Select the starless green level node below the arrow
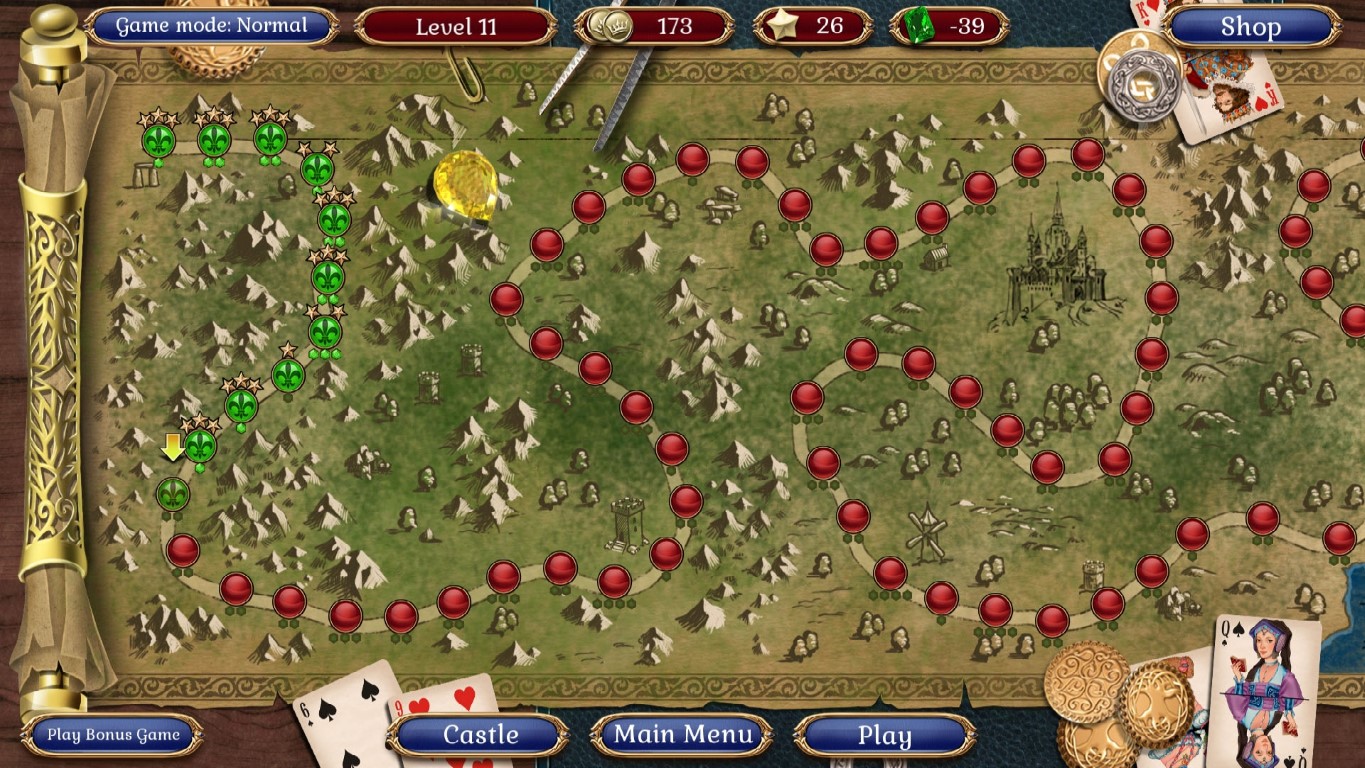The width and height of the screenshot is (1365, 768). point(173,495)
